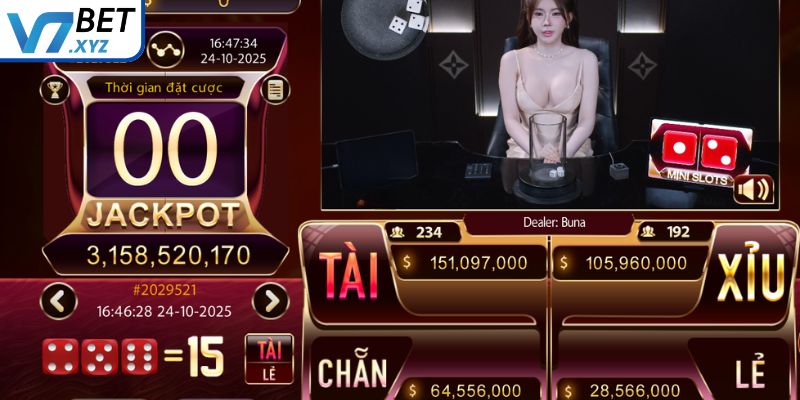
Task: Click the V7BET.XYZ logo
Action: point(70,28)
